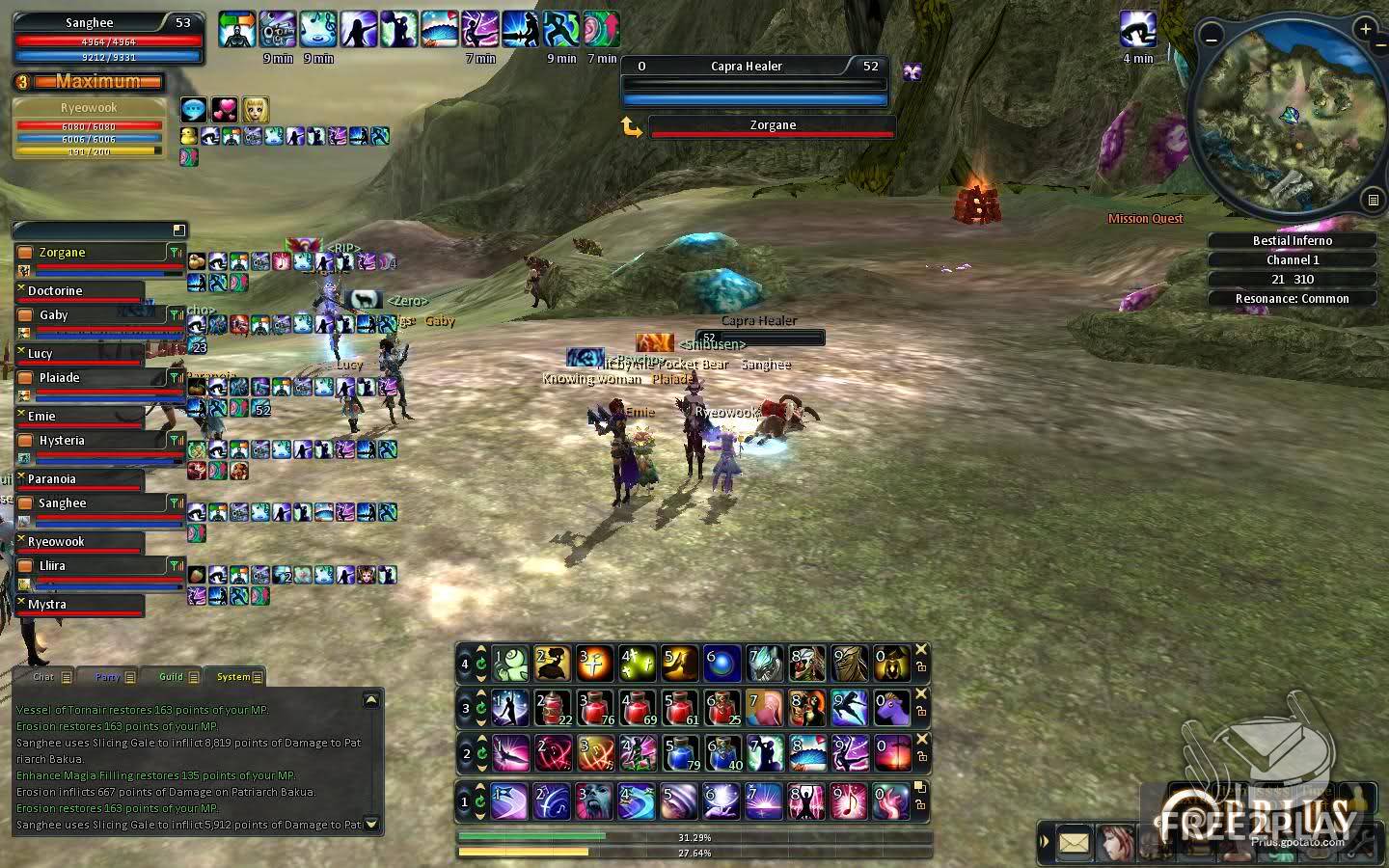1389x868 pixels.
Task: Switch to the Party chat tab
Action: 108,677
